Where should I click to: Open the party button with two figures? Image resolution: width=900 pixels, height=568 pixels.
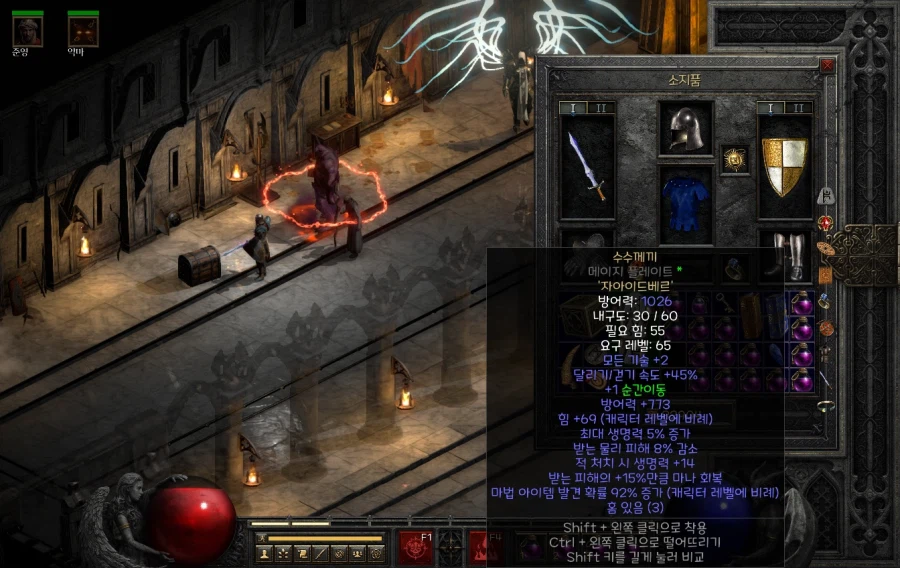pyautogui.click(x=359, y=552)
